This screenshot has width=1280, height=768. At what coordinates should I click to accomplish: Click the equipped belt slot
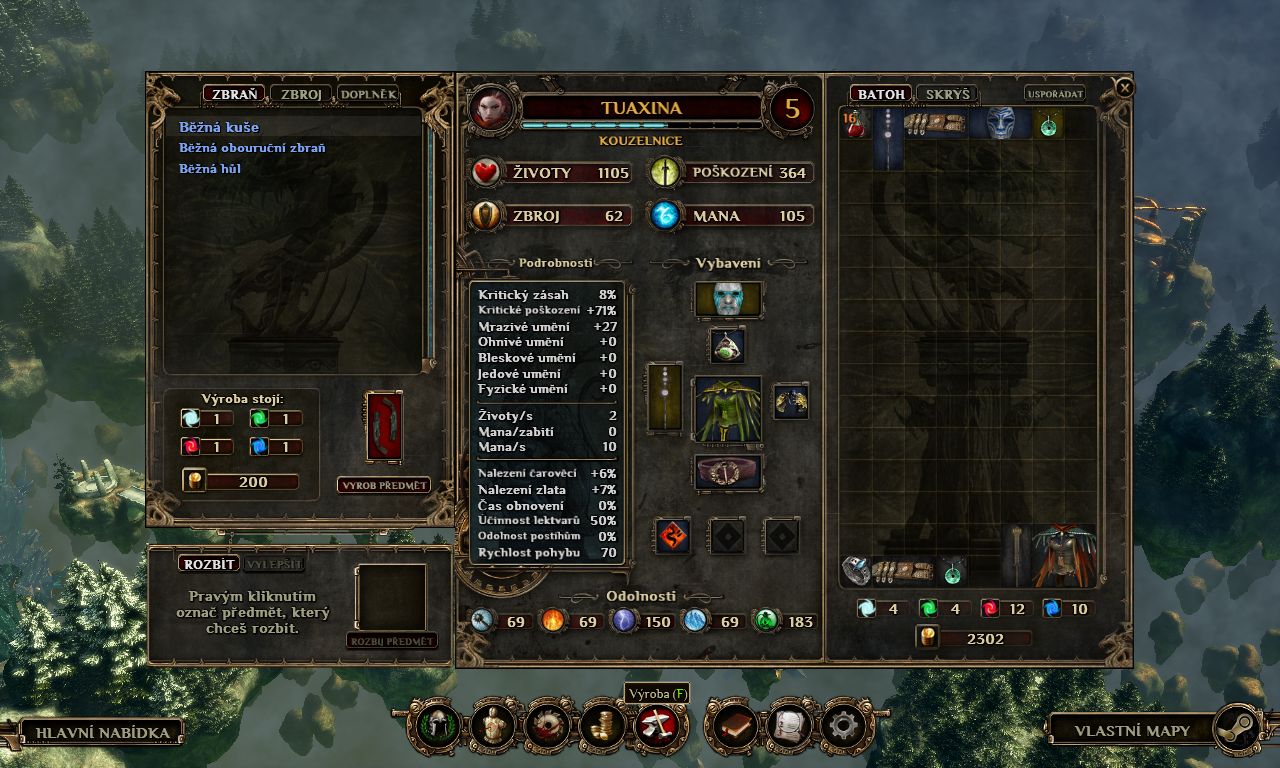point(728,472)
